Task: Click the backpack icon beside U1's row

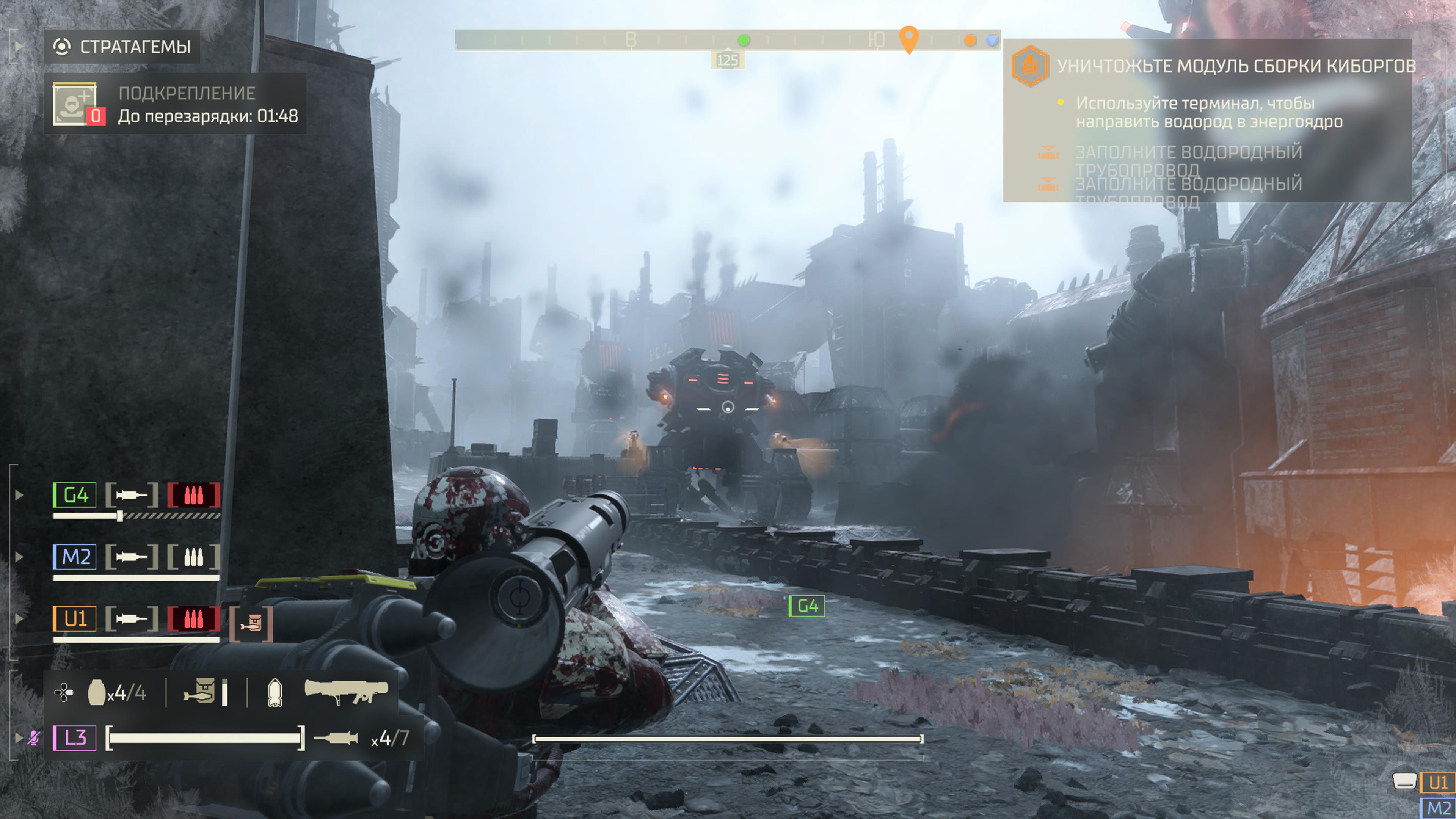Action: (251, 623)
